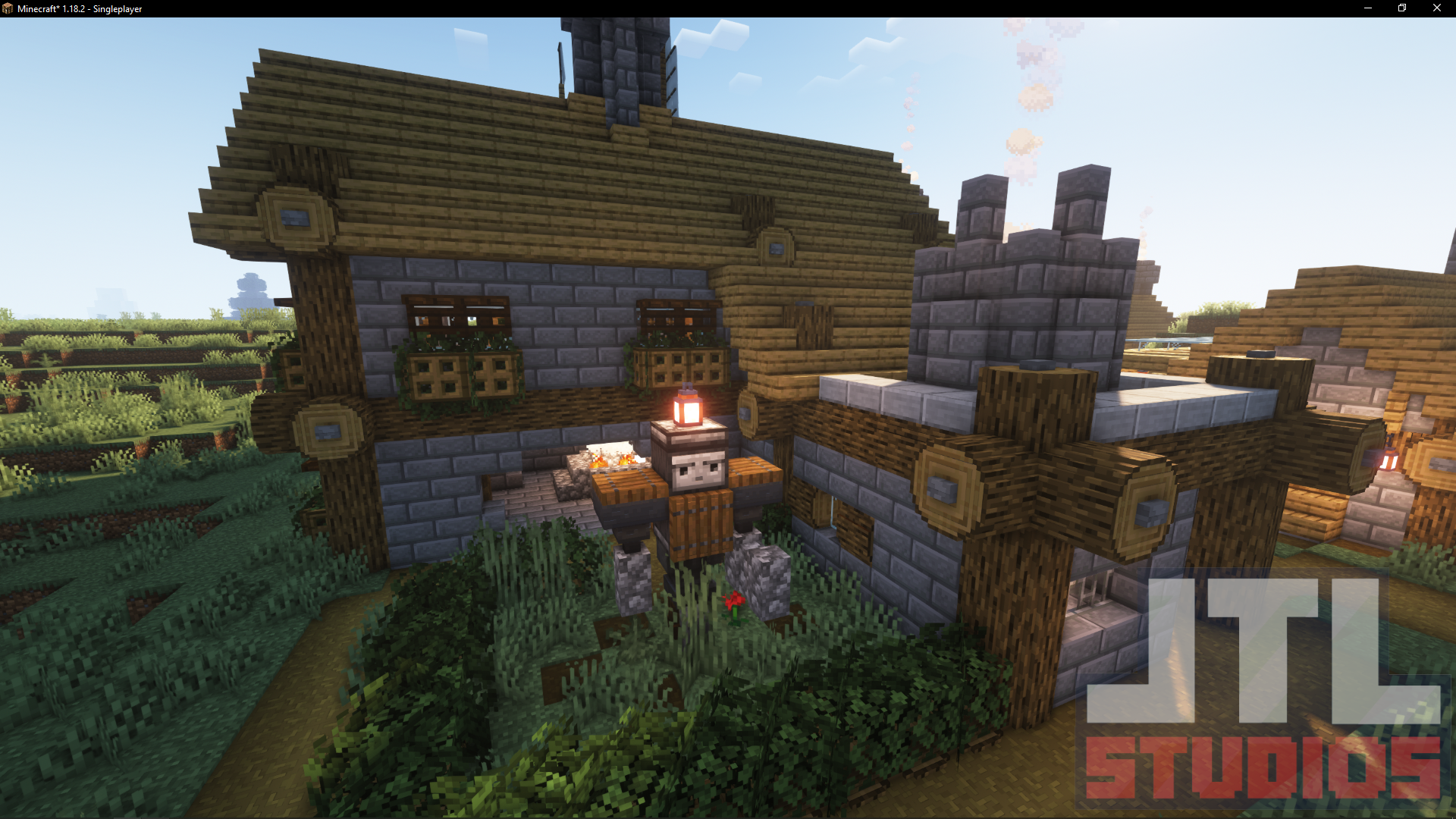
Task: Select the stripped log end on the roof corner
Action: (294, 216)
